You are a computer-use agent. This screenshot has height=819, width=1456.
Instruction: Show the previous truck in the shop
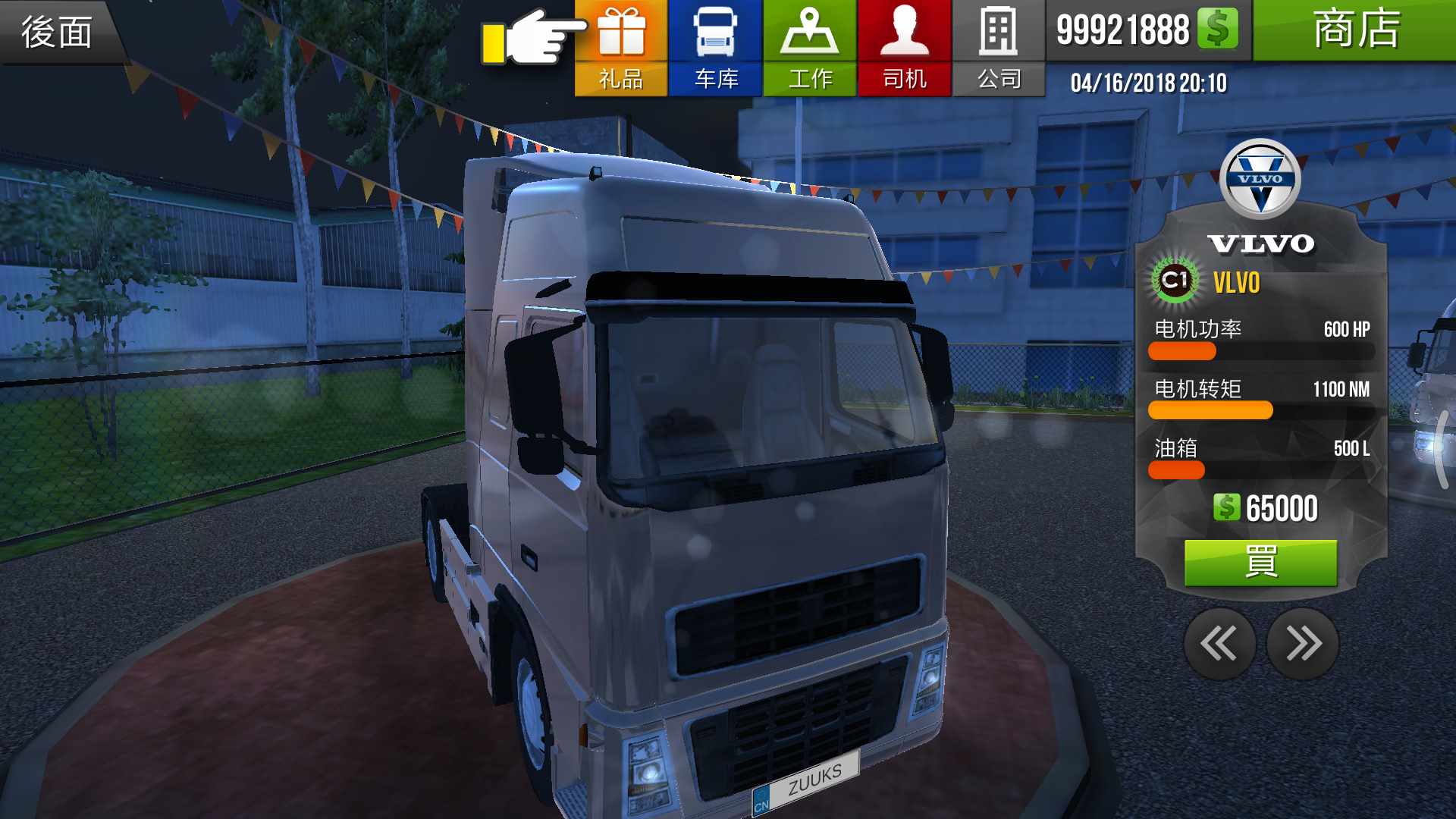[x=1219, y=644]
